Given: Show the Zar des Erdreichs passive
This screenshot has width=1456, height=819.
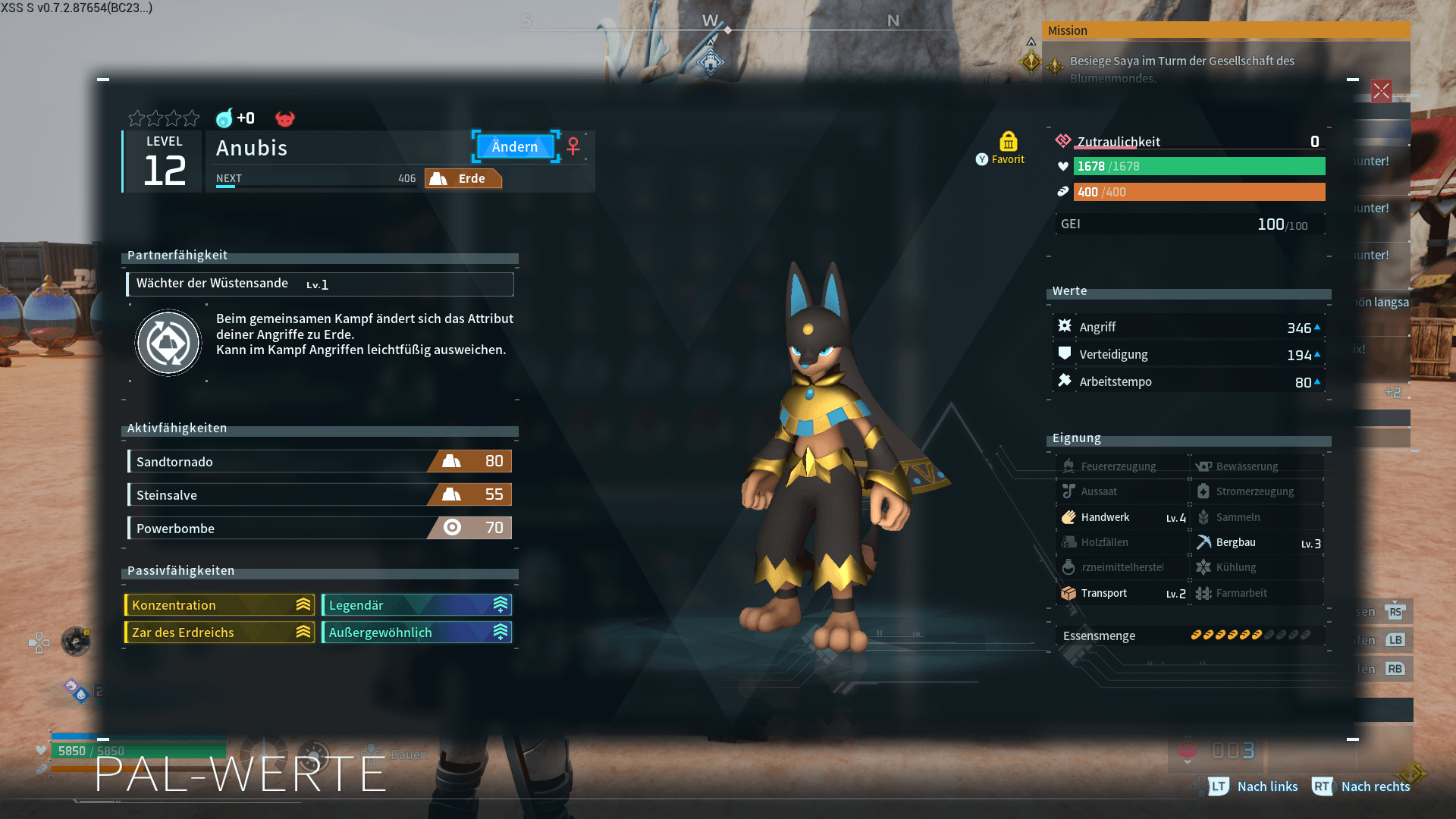Looking at the screenshot, I should tap(219, 632).
